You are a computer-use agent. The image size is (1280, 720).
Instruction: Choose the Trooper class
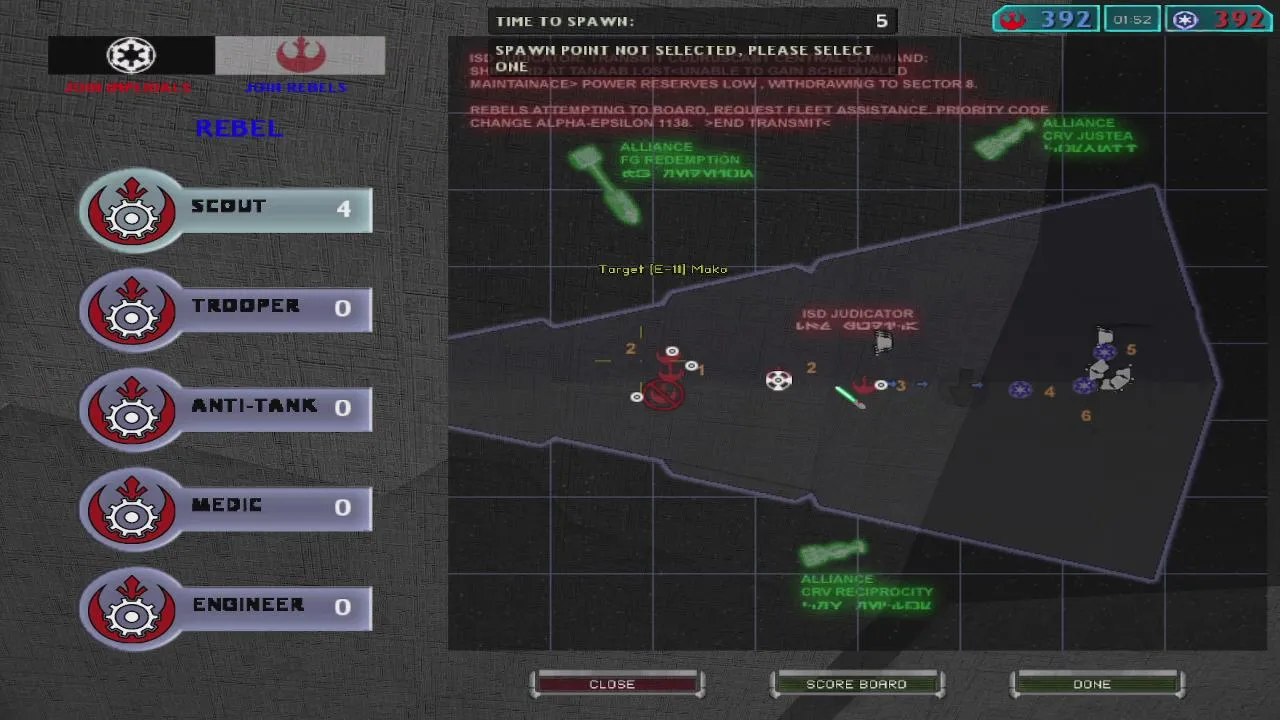point(226,307)
